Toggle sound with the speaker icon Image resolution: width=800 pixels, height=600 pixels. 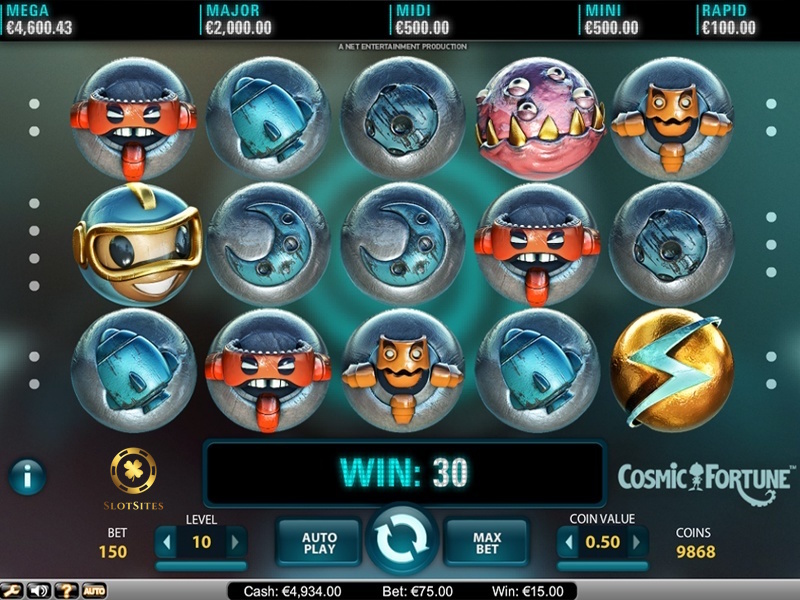pyautogui.click(x=40, y=591)
